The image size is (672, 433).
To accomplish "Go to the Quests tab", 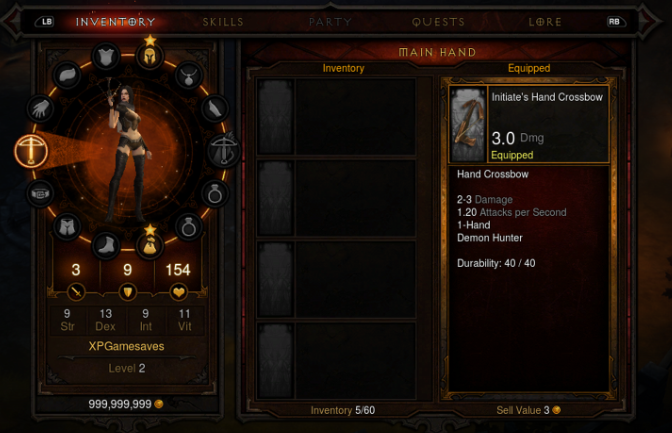I will point(438,21).
